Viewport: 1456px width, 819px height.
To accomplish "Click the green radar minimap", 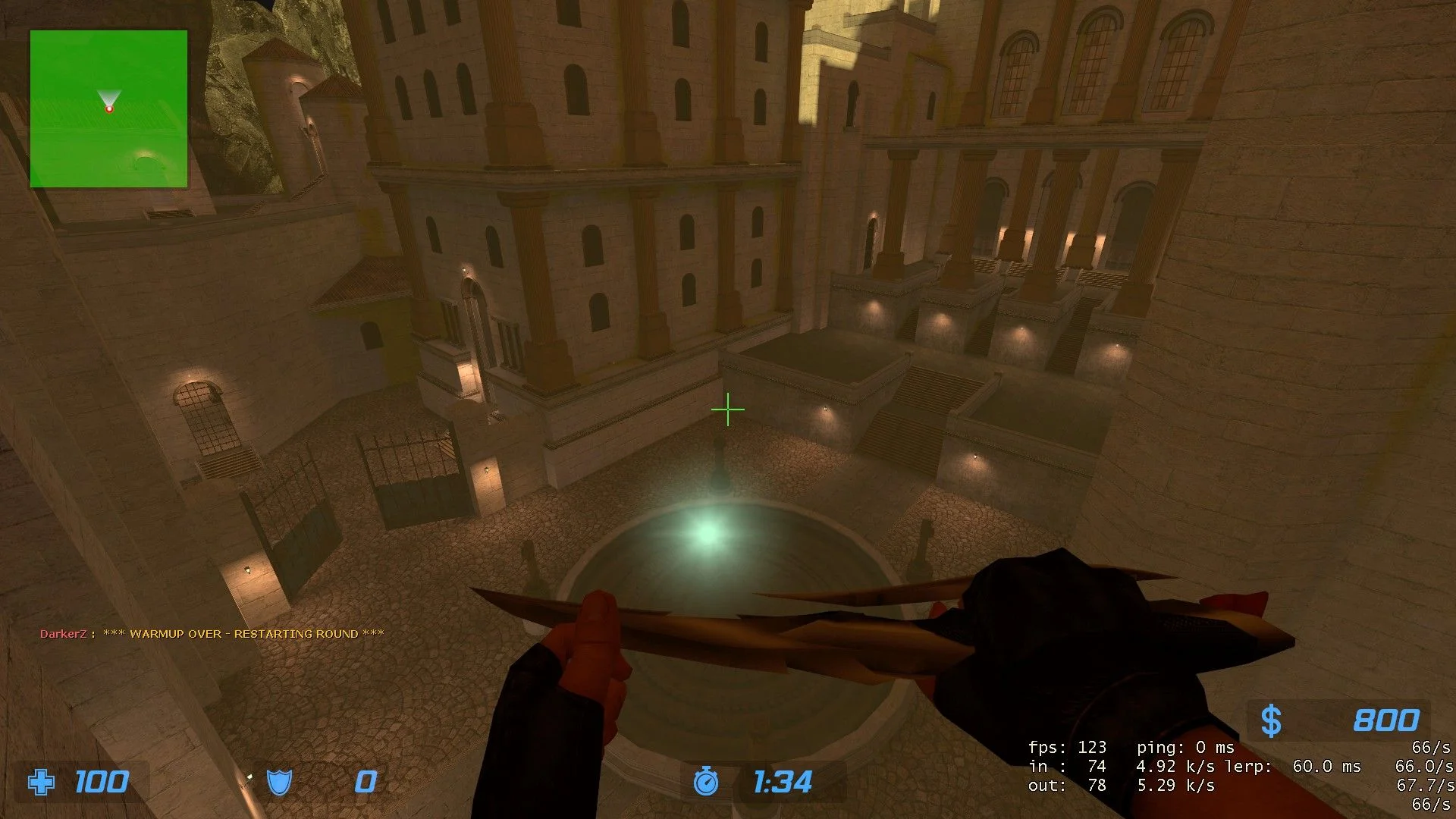I will pos(108,108).
